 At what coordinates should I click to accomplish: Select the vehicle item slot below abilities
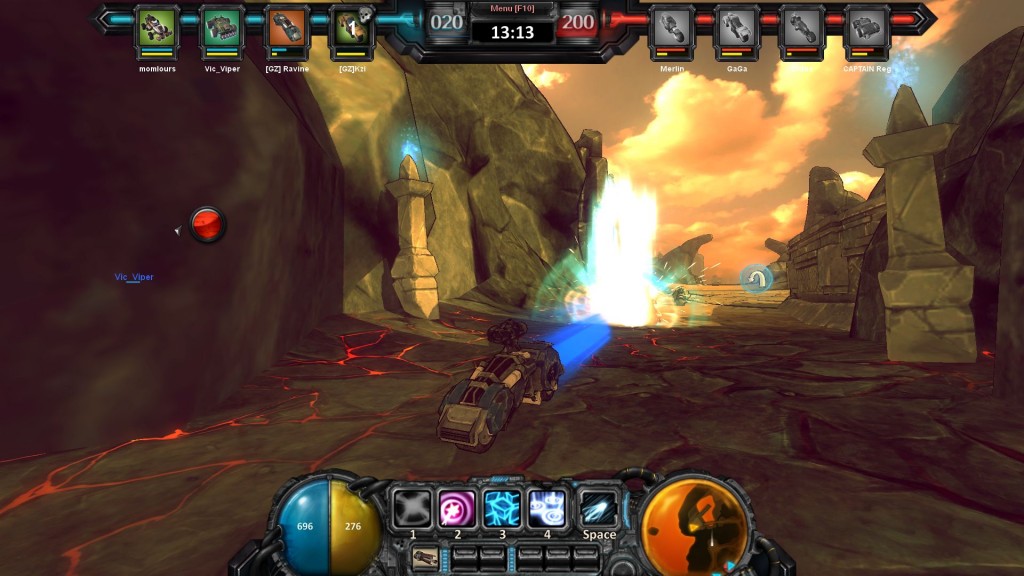pyautogui.click(x=425, y=557)
